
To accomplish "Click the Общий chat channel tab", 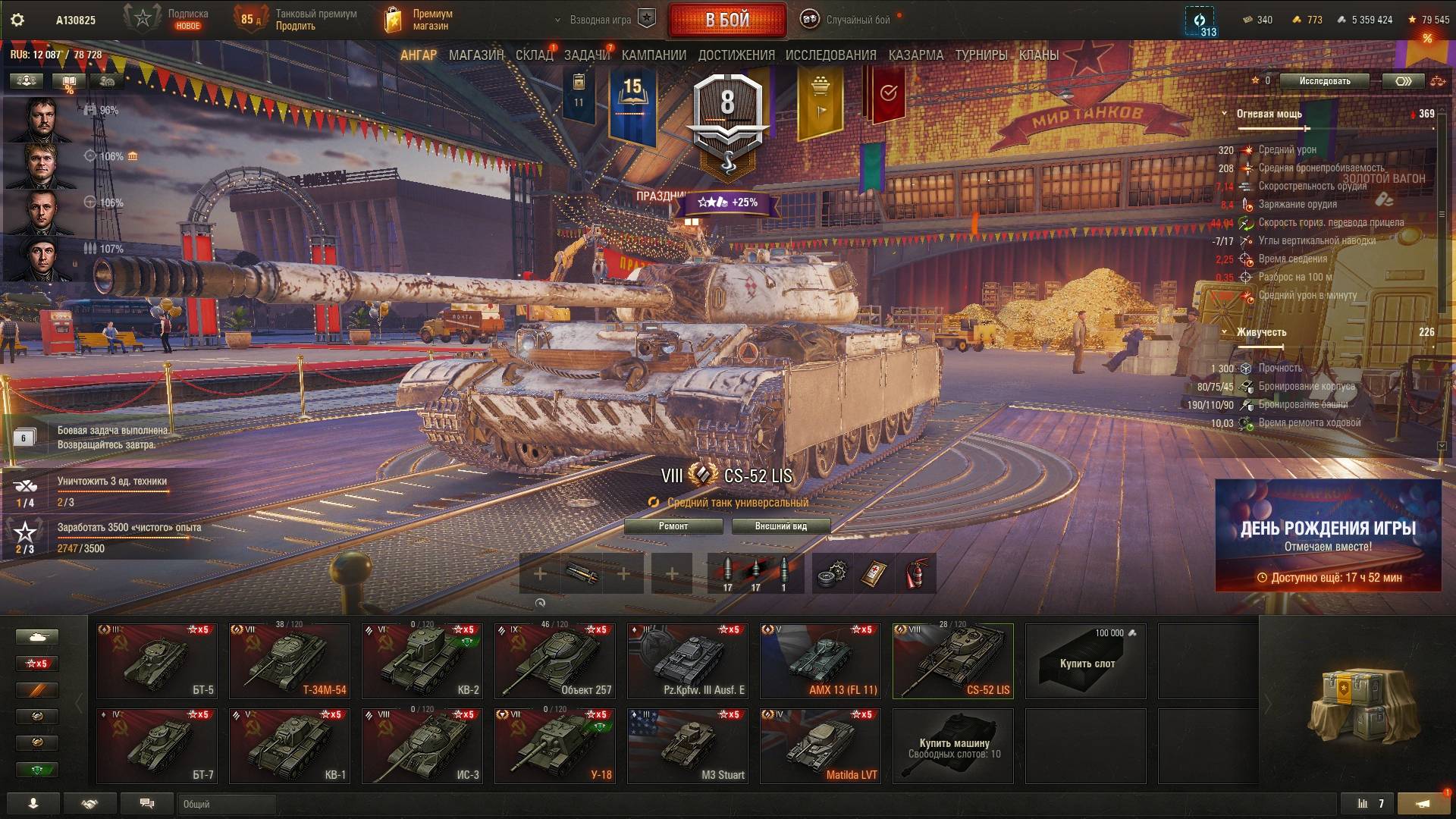I will click(227, 804).
